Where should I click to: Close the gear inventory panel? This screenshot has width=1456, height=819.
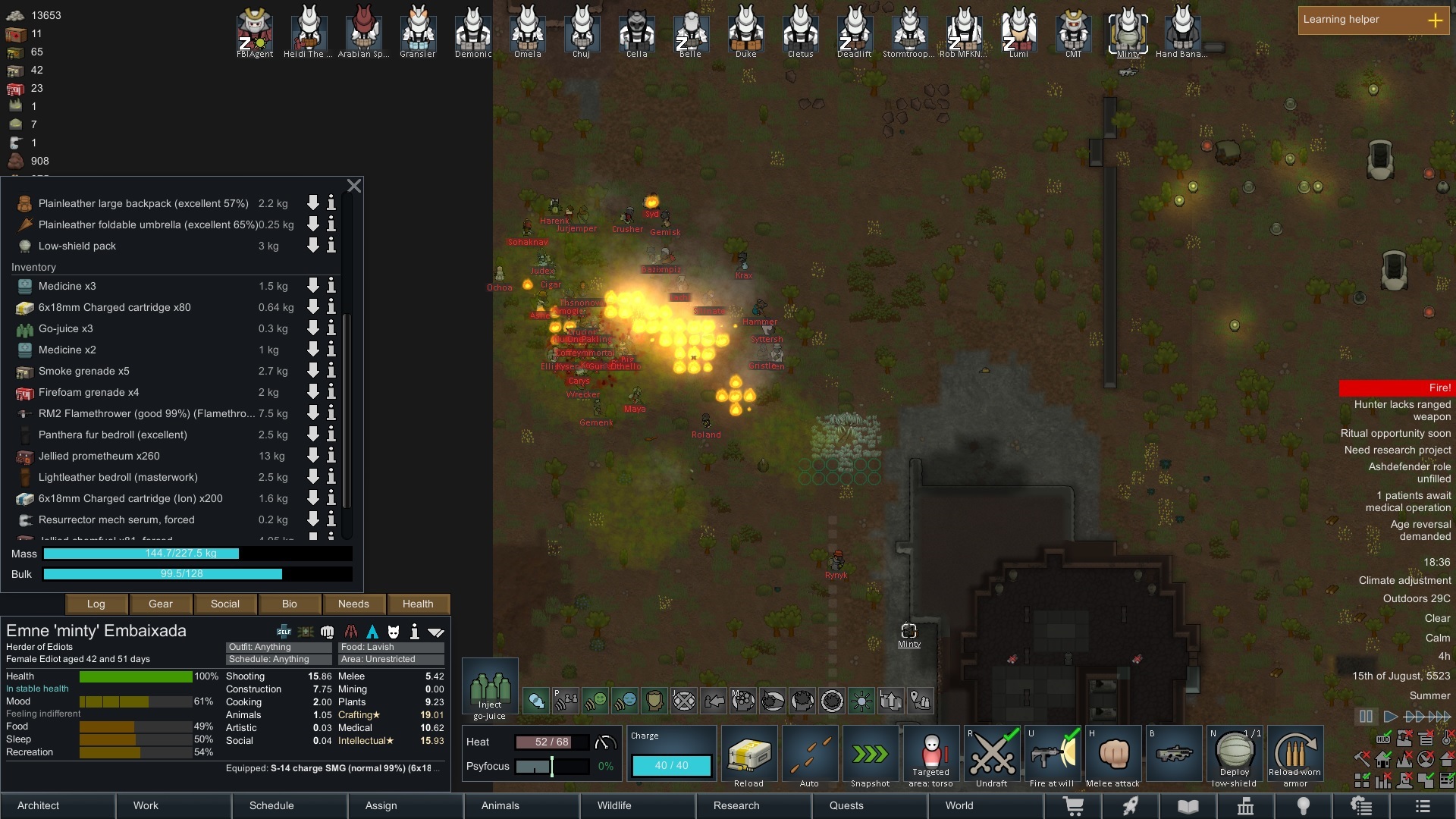coord(353,187)
